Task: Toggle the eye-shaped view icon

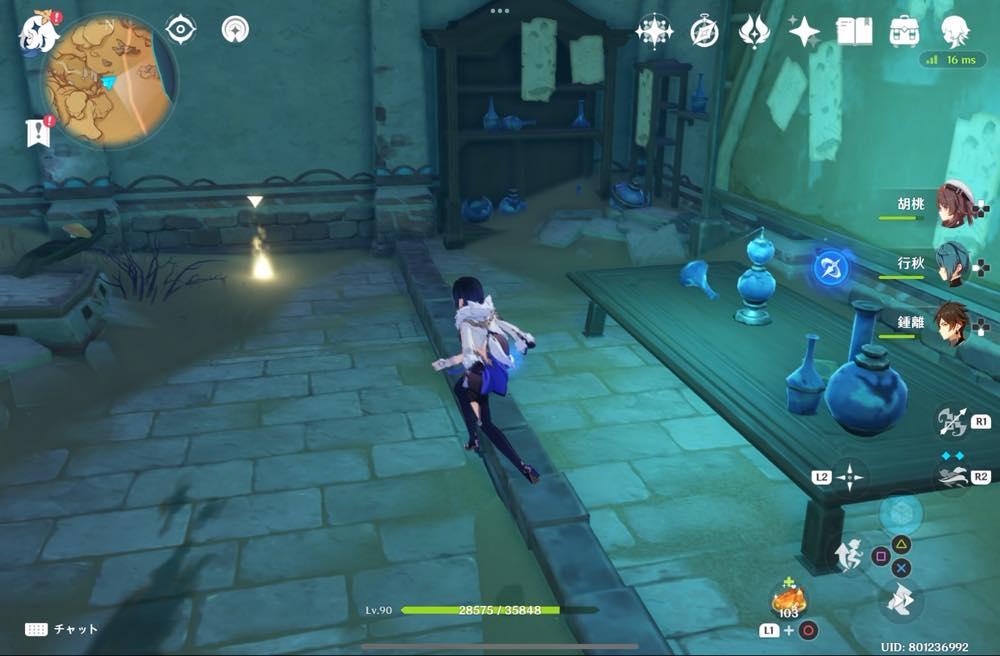Action: pos(180,30)
